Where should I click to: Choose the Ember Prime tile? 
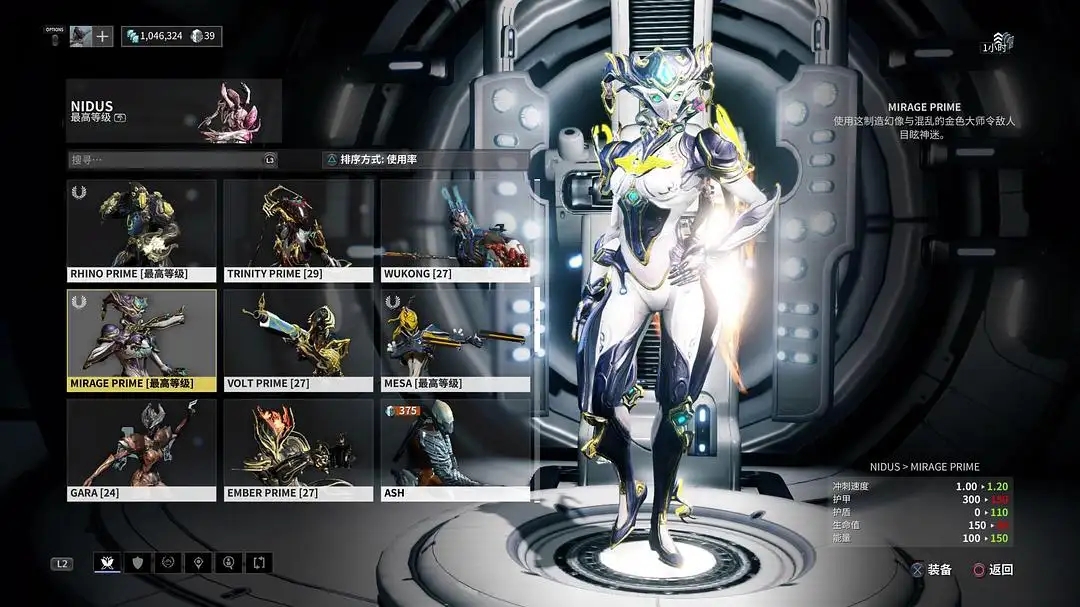(x=298, y=450)
